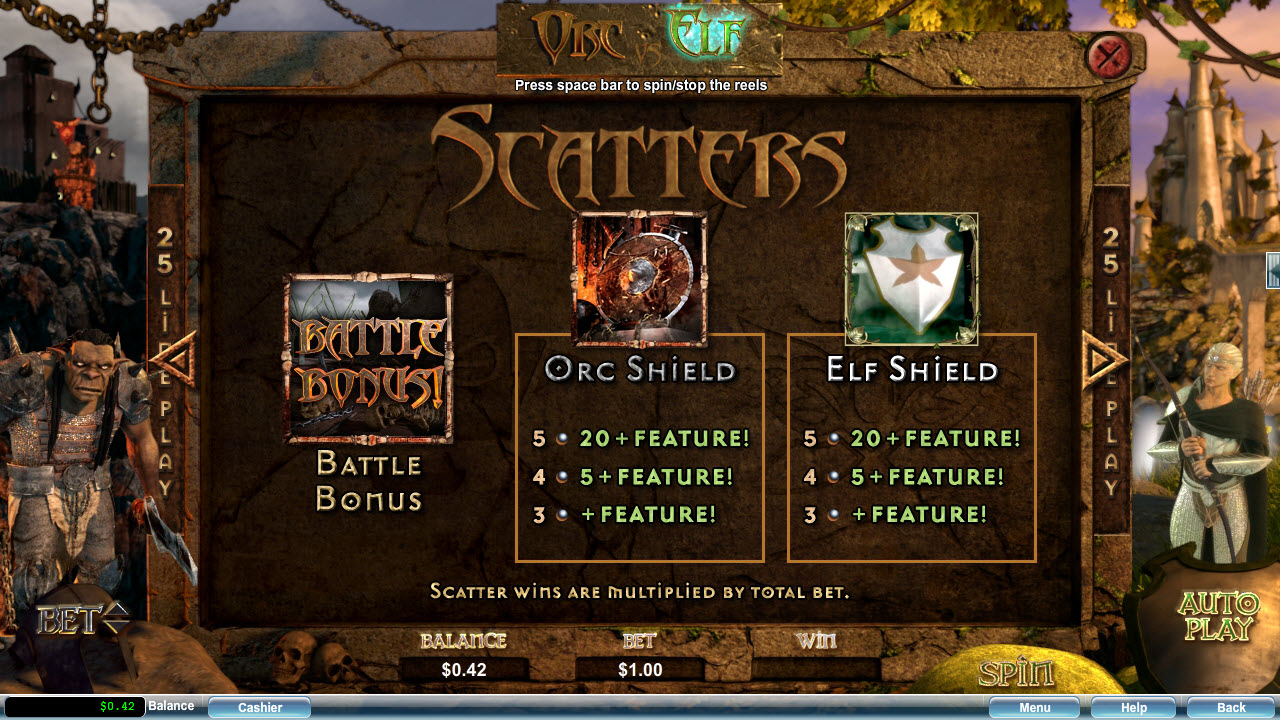The width and height of the screenshot is (1280, 720).
Task: Open the Help page
Action: 1133,708
